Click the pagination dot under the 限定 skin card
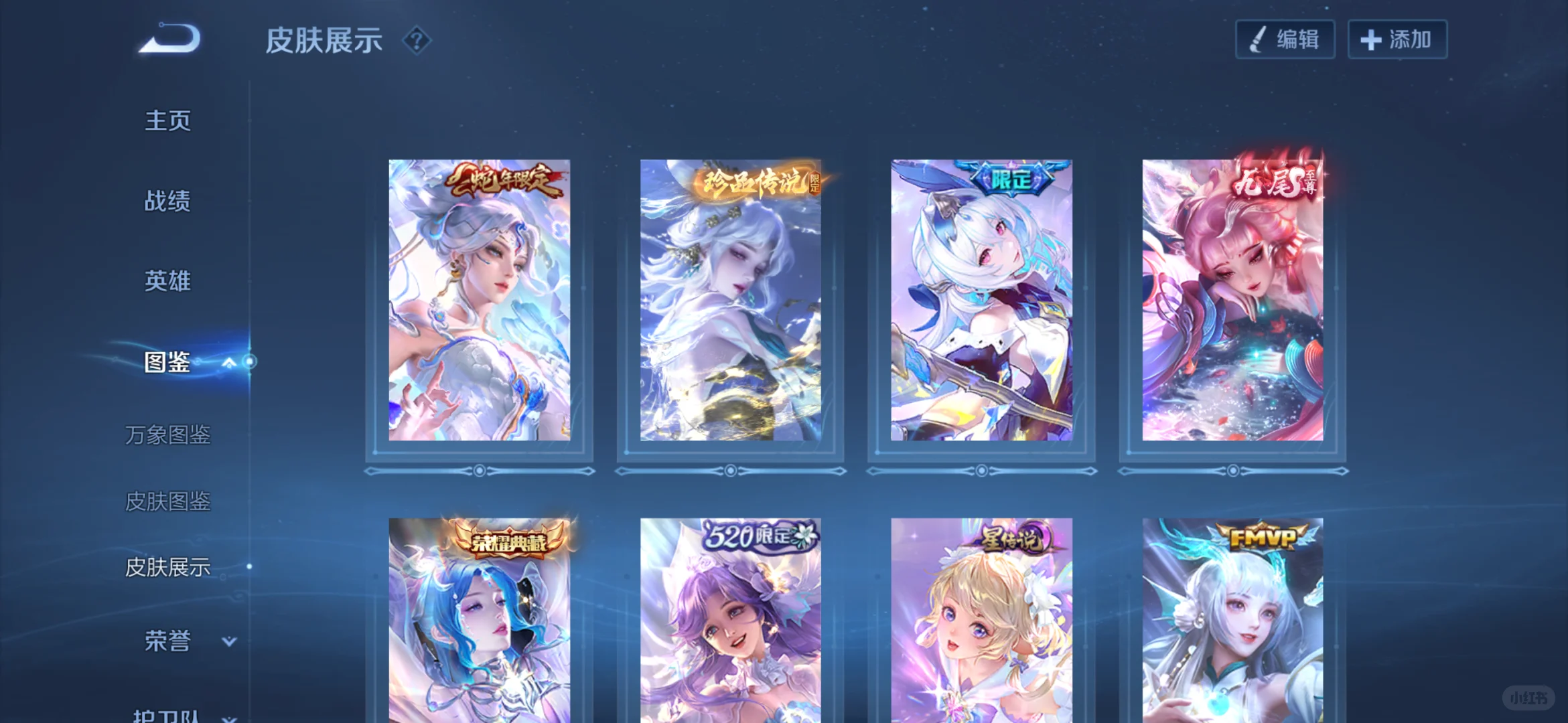This screenshot has width=1568, height=723. click(x=981, y=471)
